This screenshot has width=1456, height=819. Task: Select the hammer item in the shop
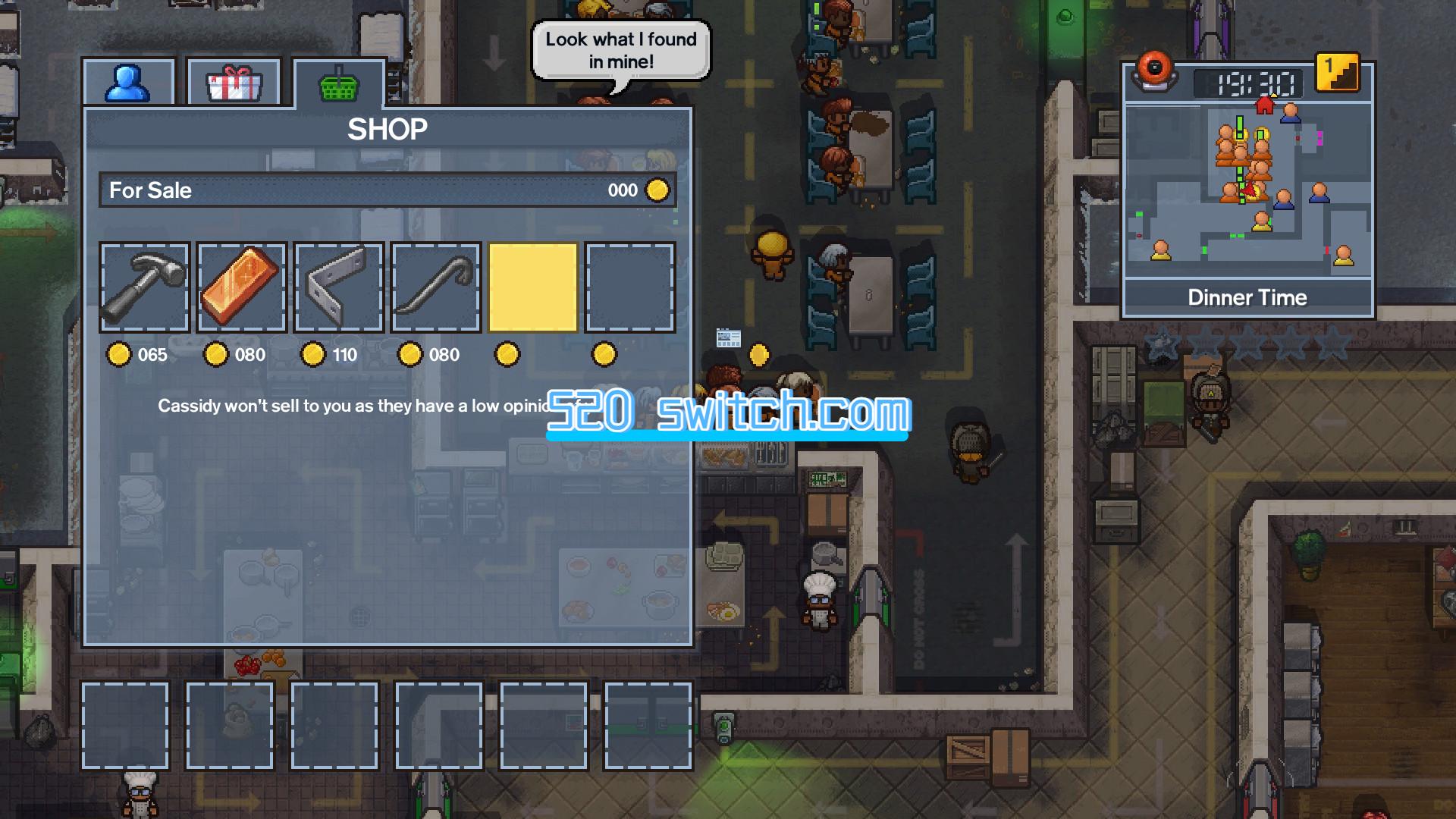(144, 287)
